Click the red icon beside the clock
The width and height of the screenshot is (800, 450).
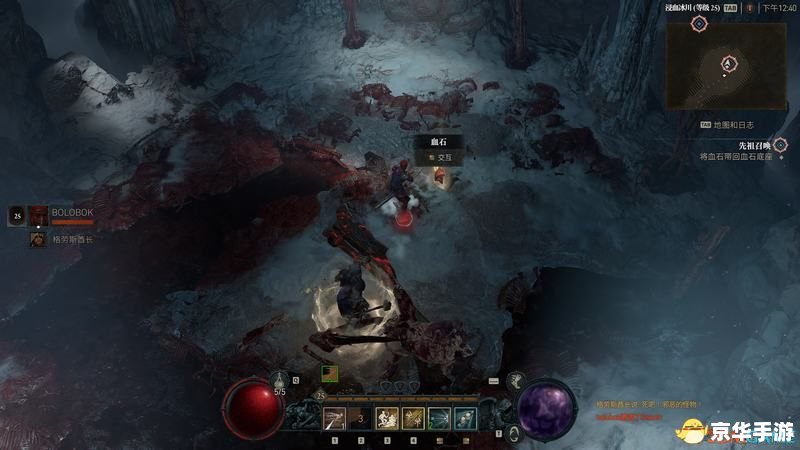[748, 8]
